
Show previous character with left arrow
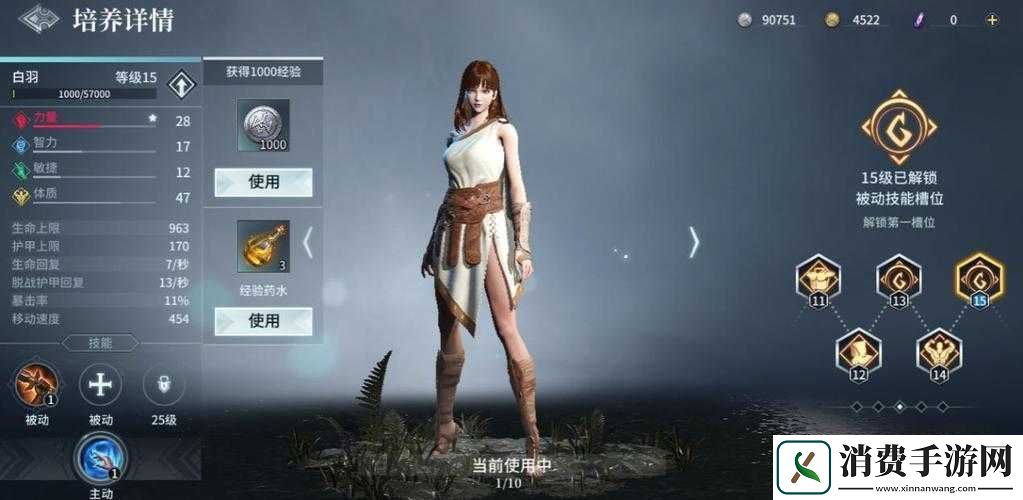[x=308, y=242]
